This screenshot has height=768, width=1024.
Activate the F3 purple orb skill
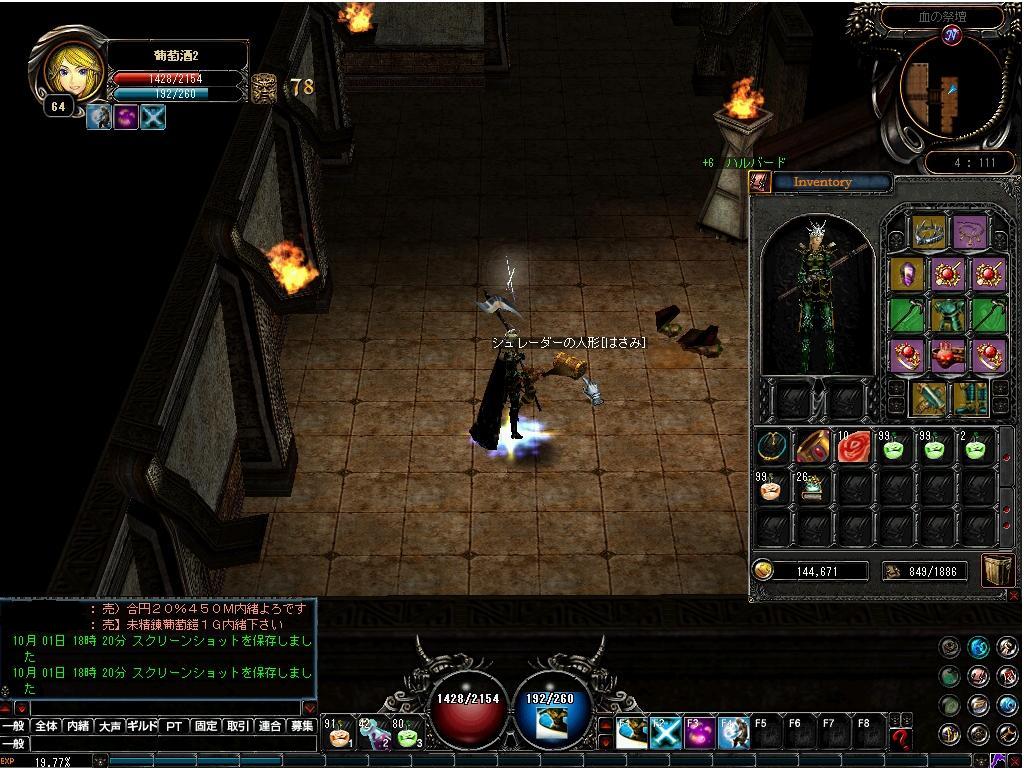point(699,734)
